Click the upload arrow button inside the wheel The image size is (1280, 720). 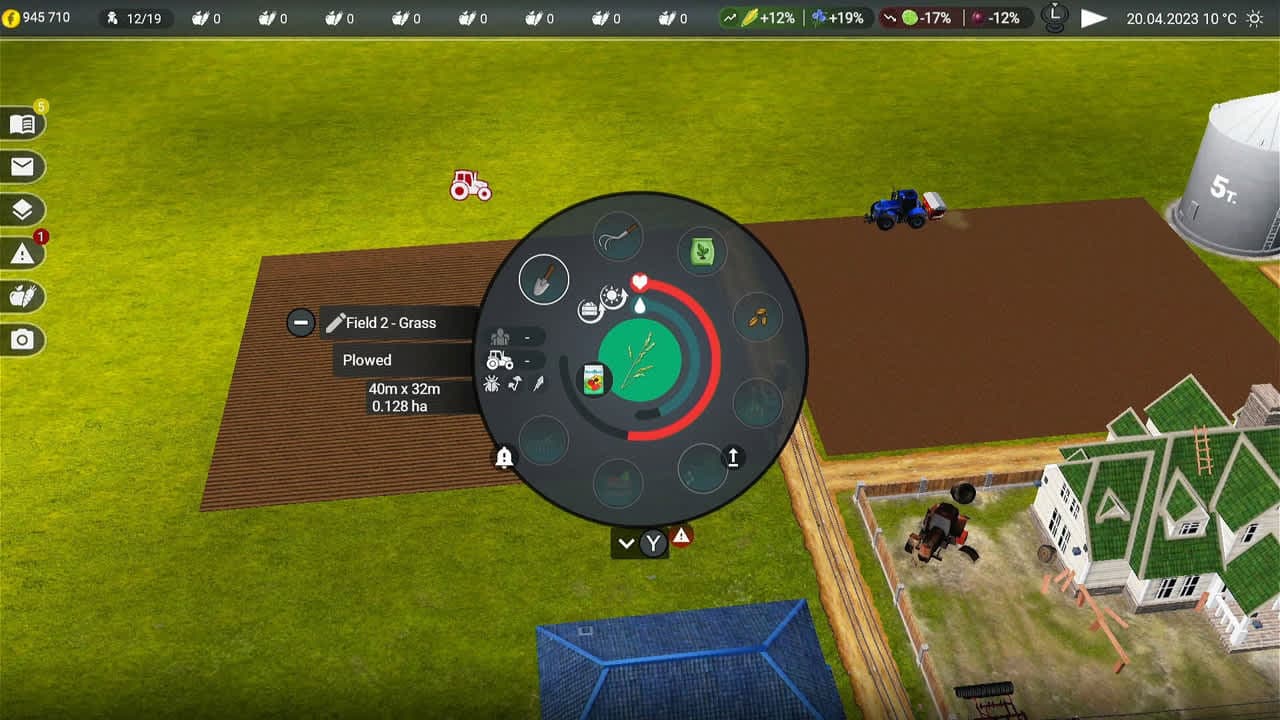tap(733, 457)
